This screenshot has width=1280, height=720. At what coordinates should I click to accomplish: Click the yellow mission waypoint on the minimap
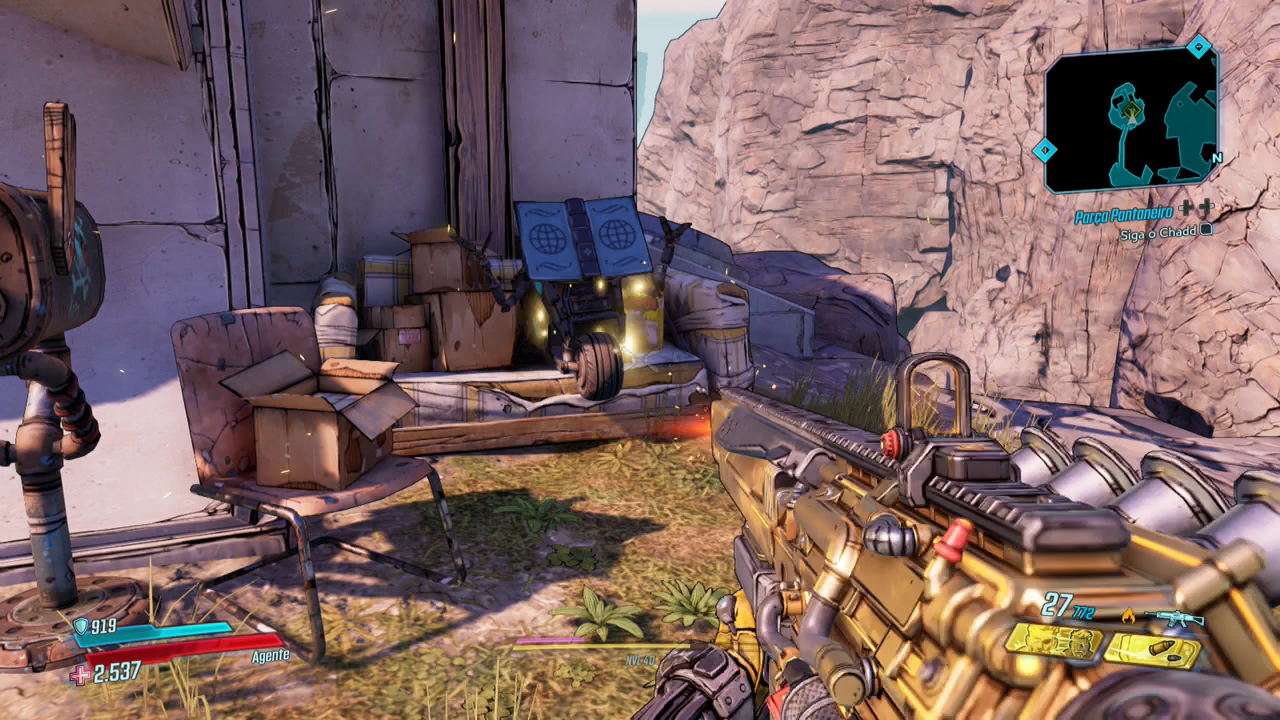tap(1131, 108)
